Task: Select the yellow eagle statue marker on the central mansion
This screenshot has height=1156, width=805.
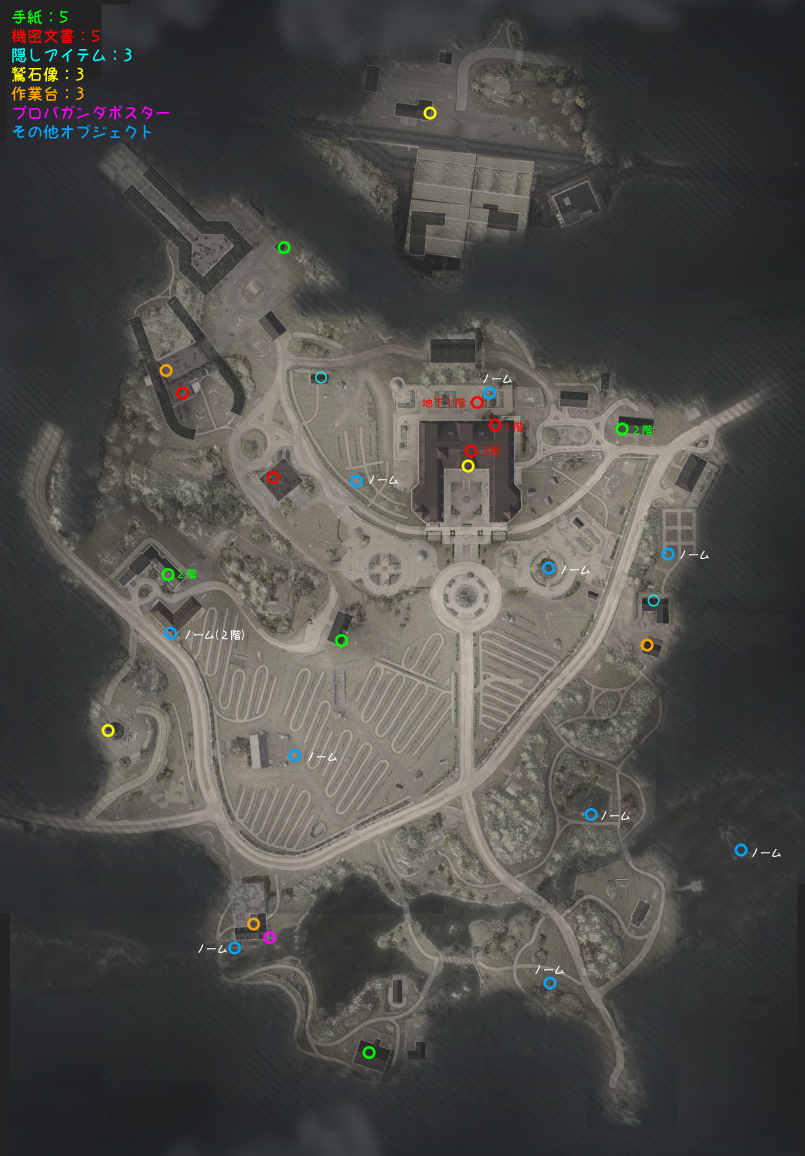Action: click(x=467, y=465)
